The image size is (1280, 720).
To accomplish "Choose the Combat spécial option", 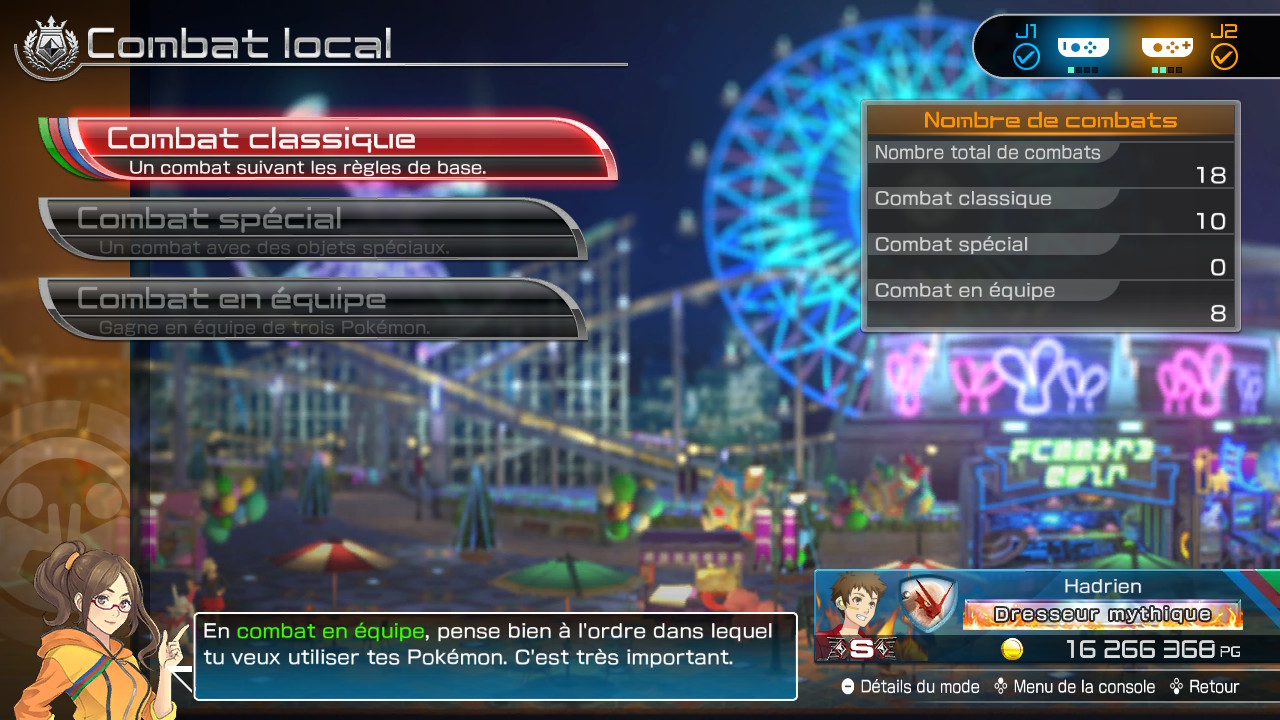I will 312,229.
